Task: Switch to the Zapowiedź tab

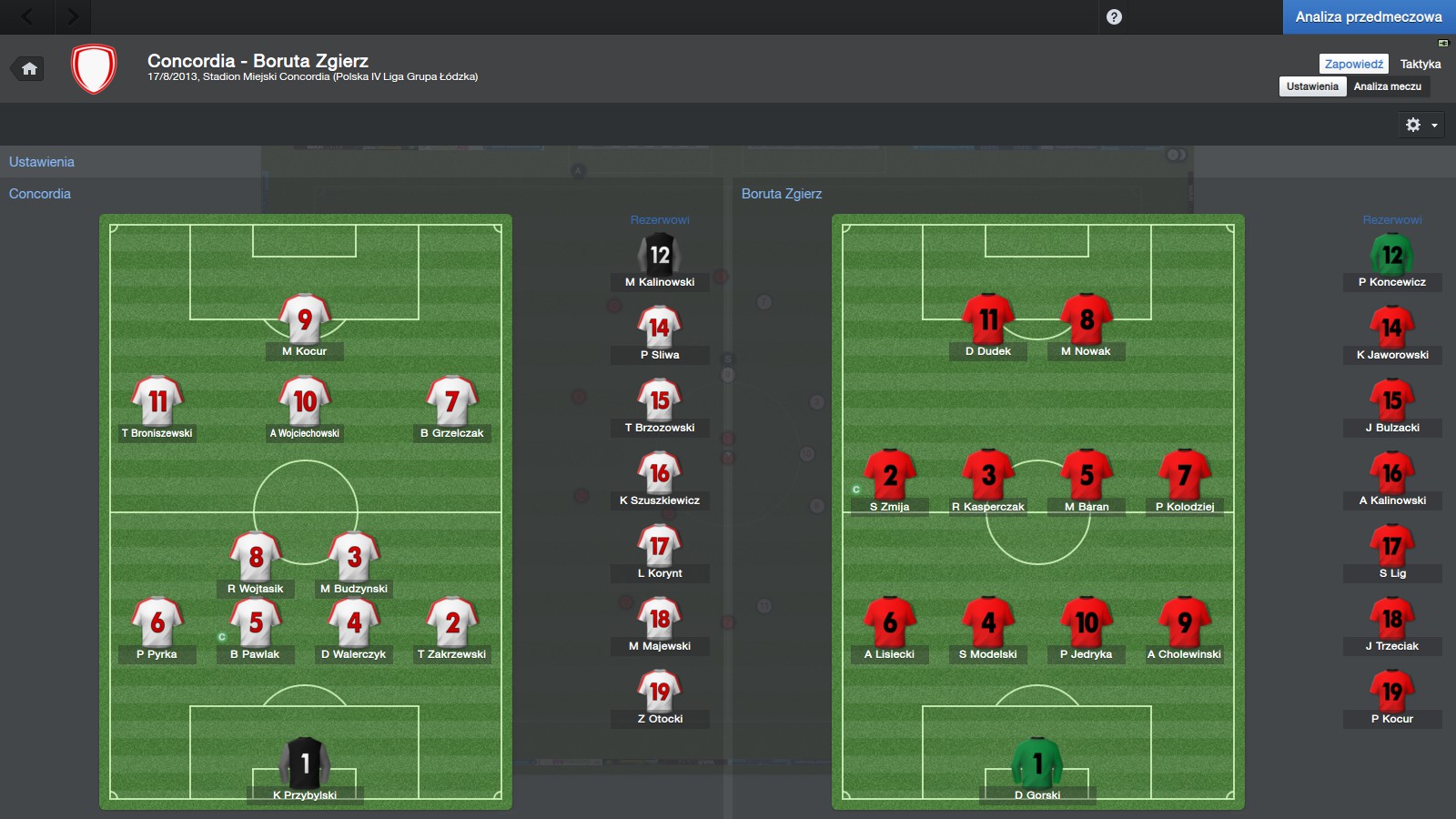Action: (x=1353, y=64)
